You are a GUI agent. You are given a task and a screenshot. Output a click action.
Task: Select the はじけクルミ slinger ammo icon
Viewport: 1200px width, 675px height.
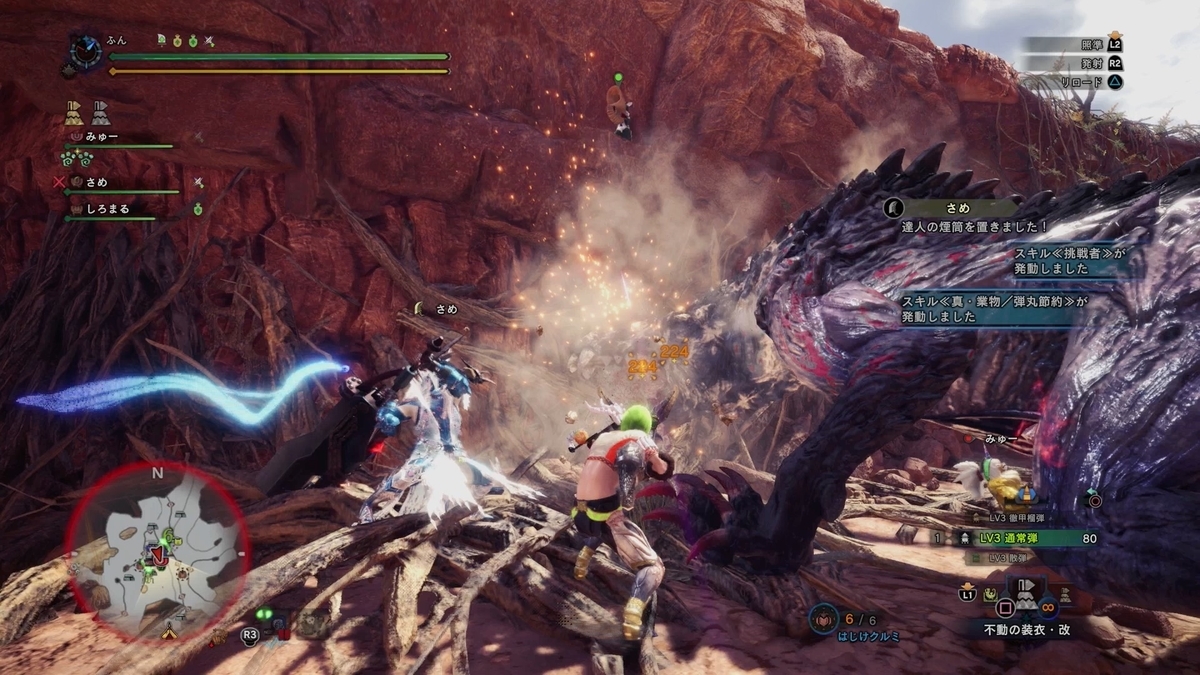pos(825,618)
